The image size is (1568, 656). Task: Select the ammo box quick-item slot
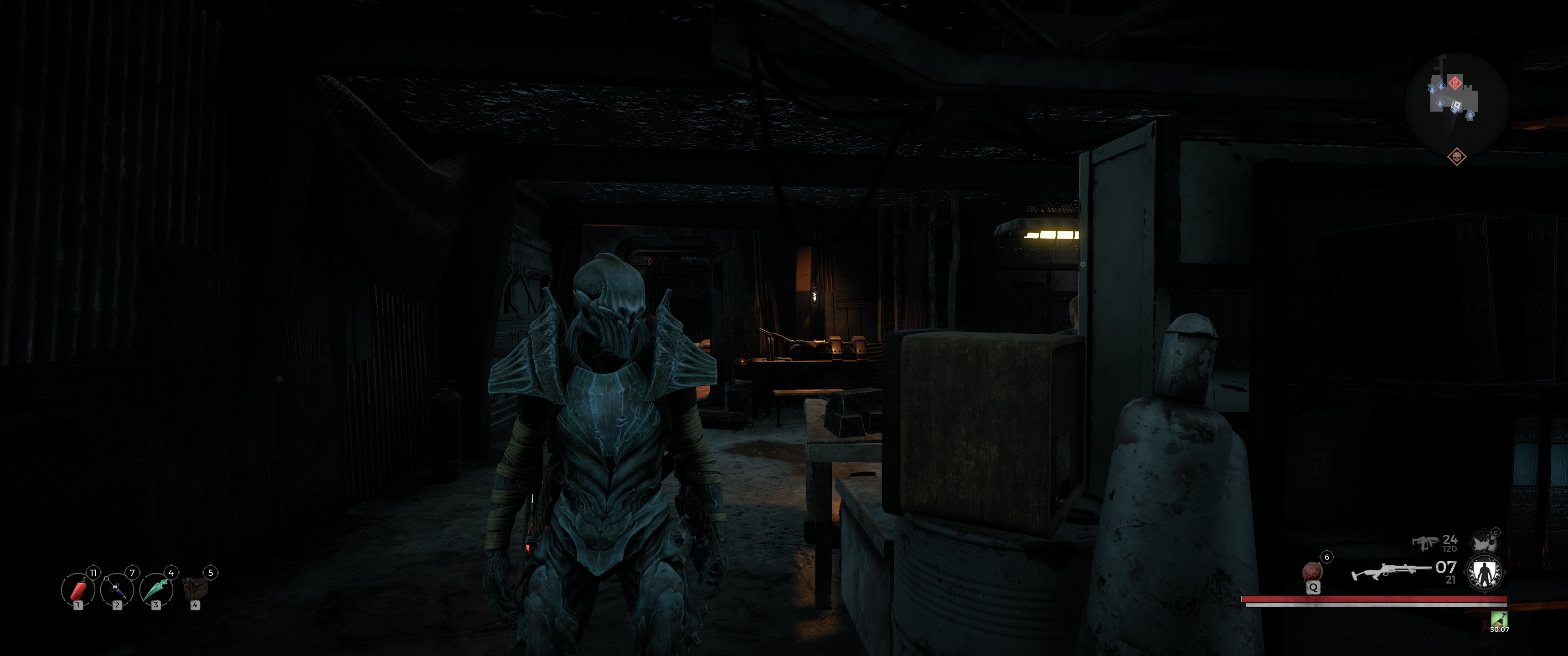(x=195, y=589)
